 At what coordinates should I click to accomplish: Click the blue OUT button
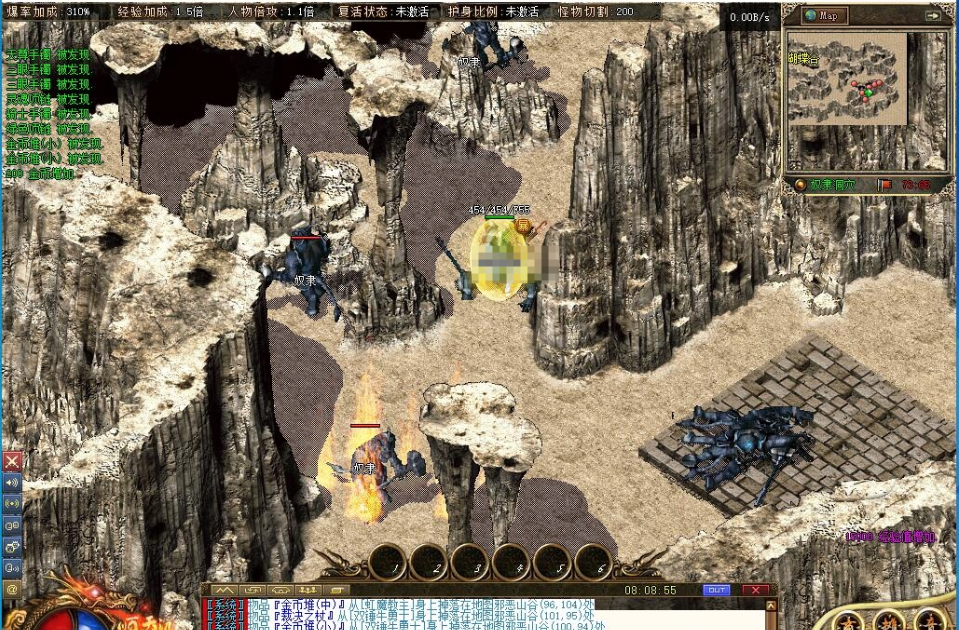pos(716,590)
